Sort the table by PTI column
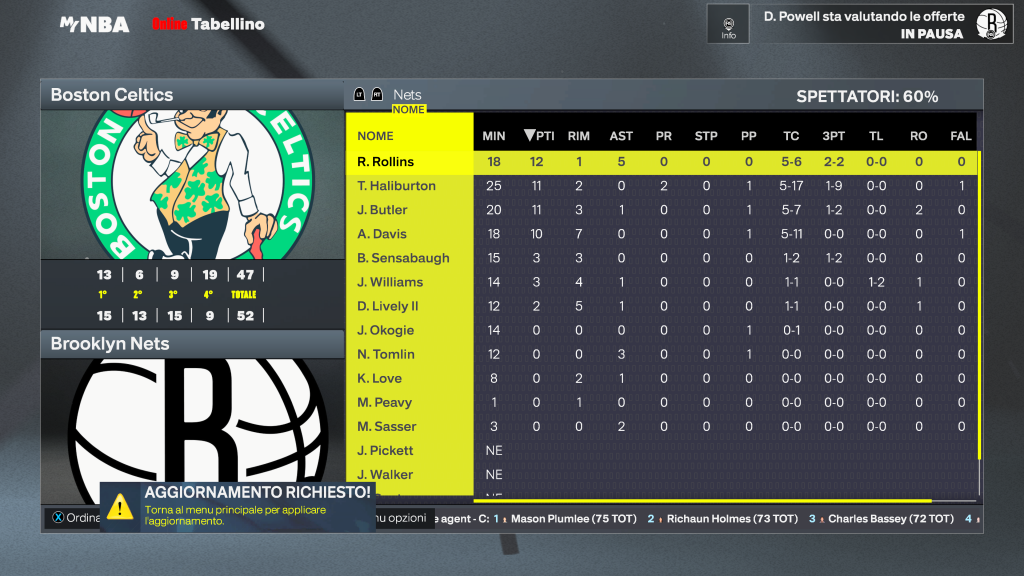Image resolution: width=1024 pixels, height=576 pixels. [539, 136]
